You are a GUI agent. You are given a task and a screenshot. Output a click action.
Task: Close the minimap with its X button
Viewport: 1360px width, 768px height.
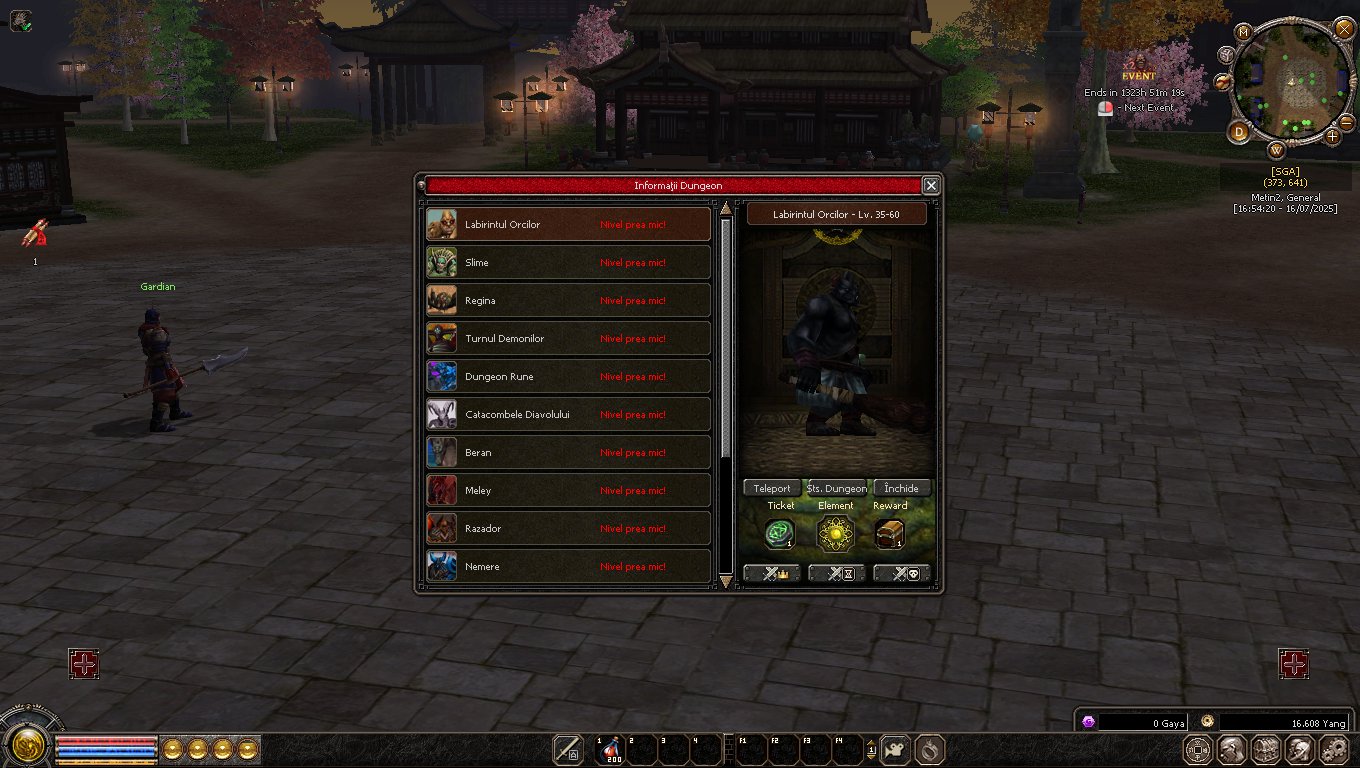pos(1344,28)
